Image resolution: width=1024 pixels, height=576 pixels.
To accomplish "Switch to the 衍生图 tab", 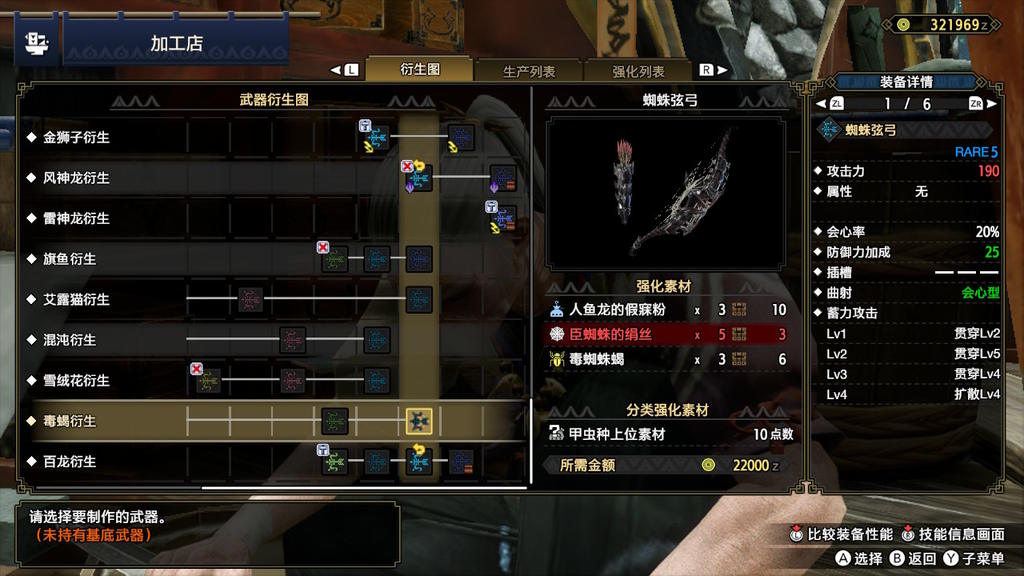I will [x=420, y=70].
